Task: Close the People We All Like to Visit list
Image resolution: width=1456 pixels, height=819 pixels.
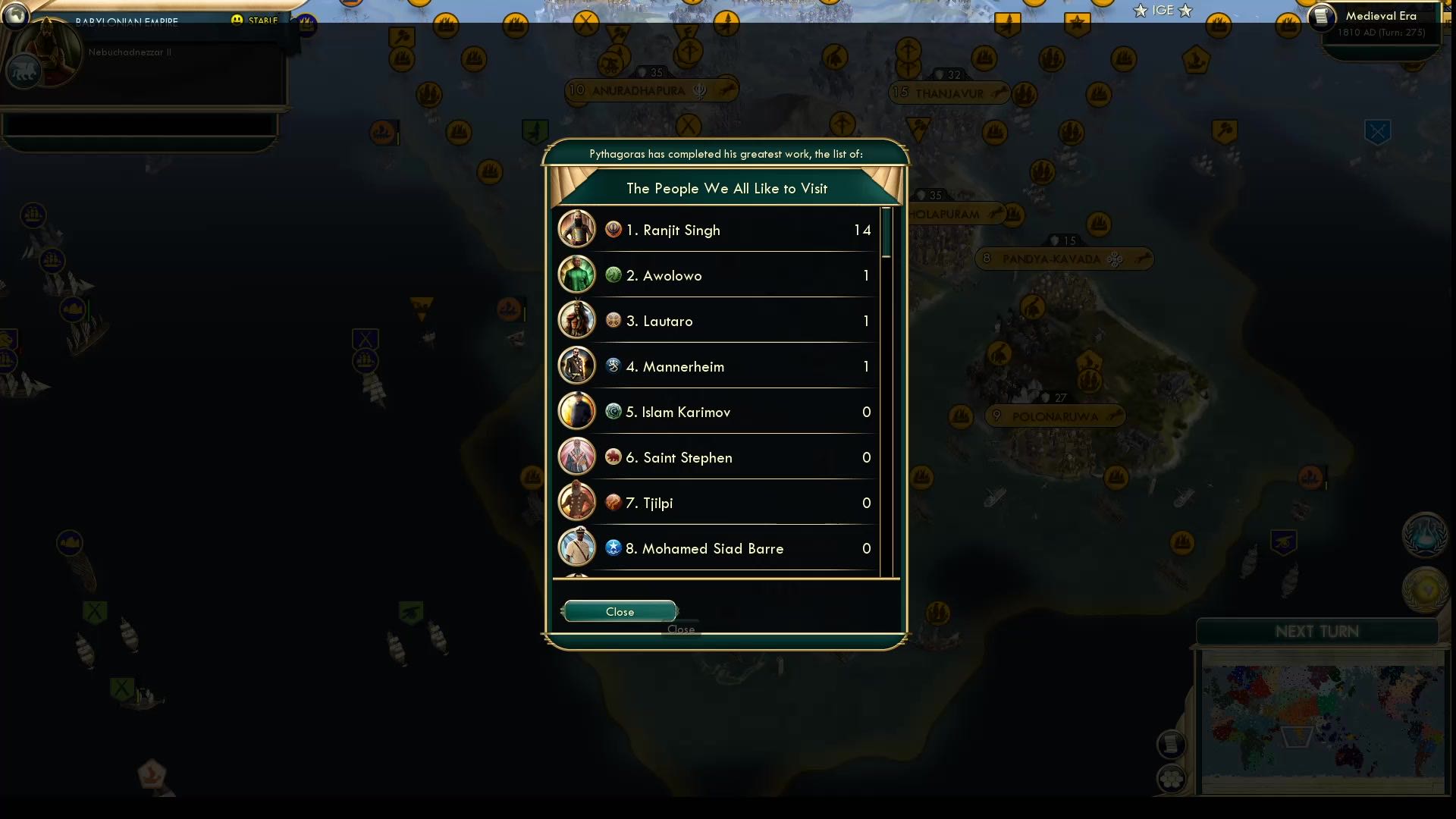Action: [x=619, y=611]
